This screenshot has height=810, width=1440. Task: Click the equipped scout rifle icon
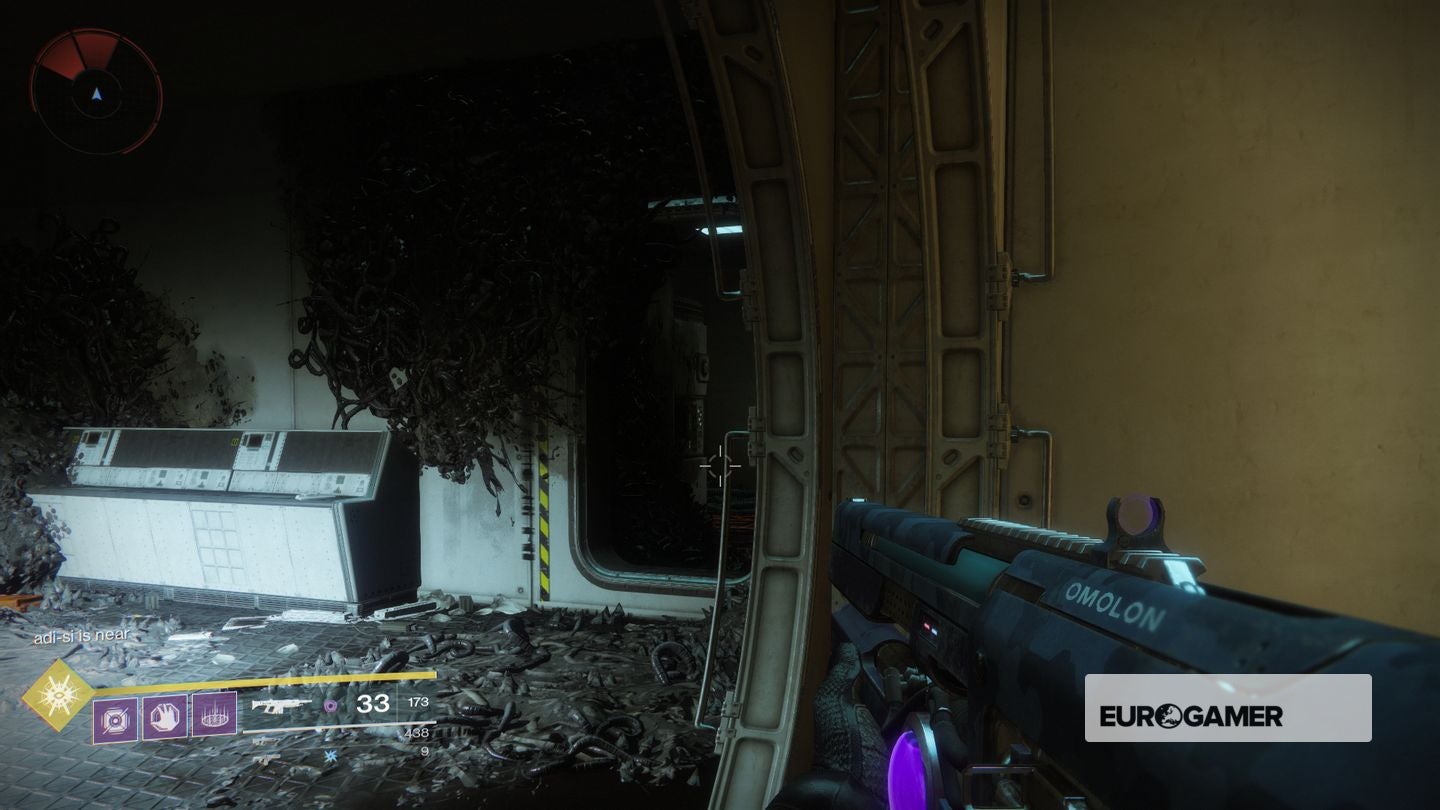click(x=280, y=705)
